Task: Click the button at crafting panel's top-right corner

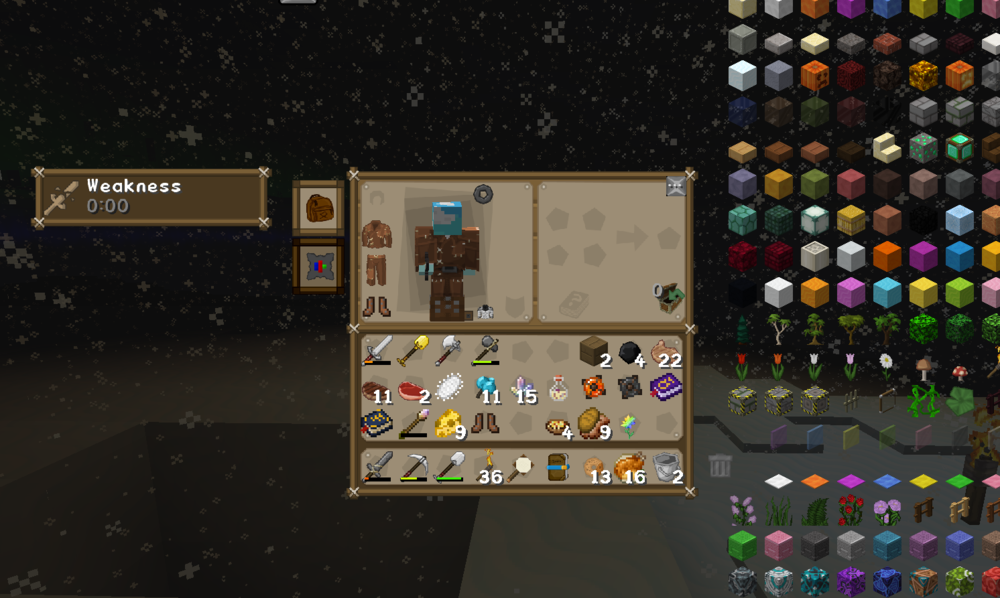Action: click(x=676, y=187)
